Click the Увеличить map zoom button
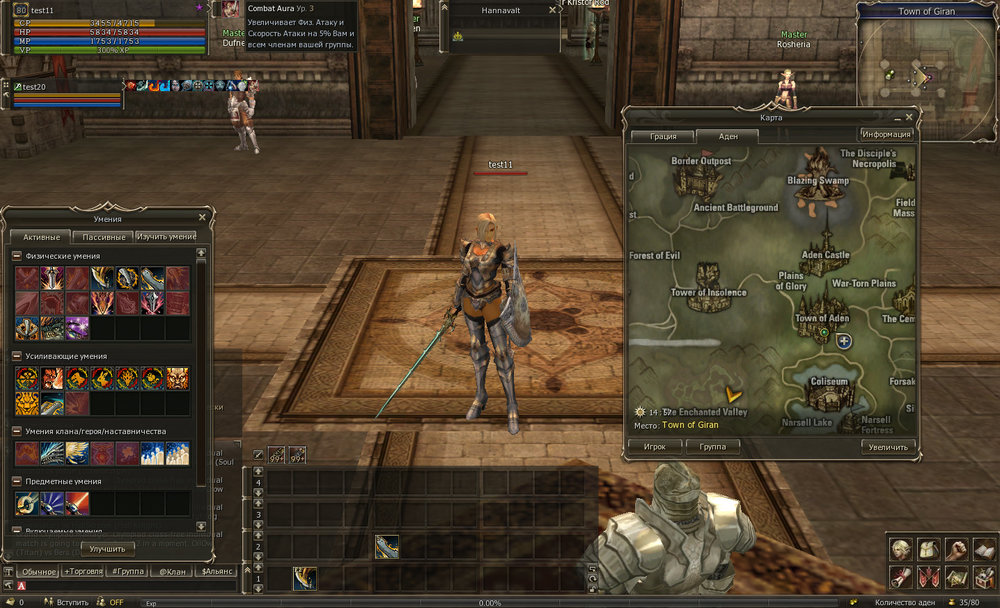1000x608 pixels. 887,447
